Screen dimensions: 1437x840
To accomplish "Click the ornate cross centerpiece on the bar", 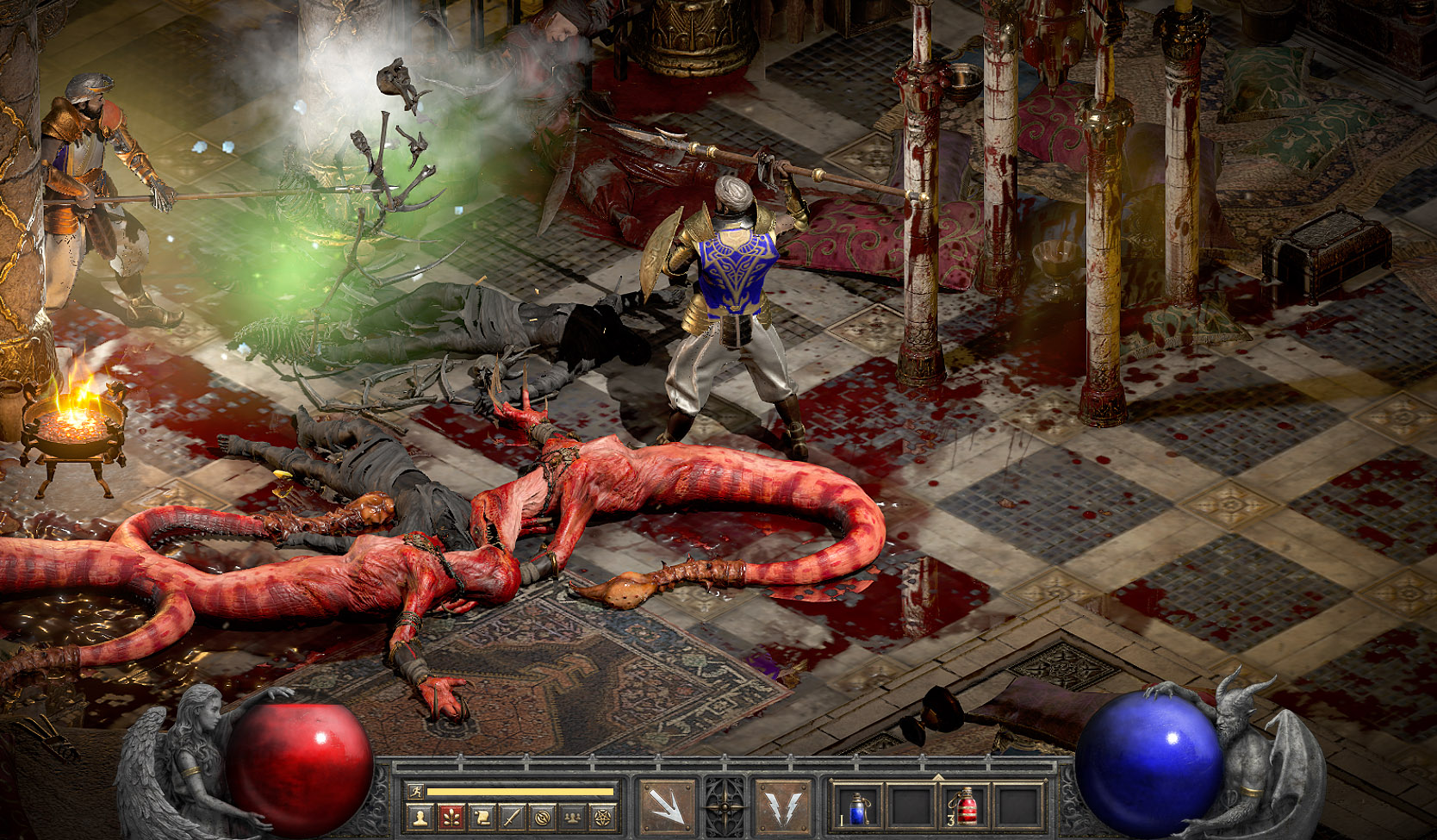I will click(725, 808).
